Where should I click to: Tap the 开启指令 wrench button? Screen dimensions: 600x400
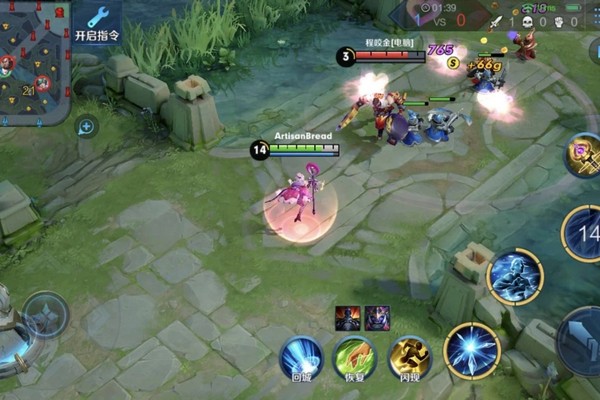pyautogui.click(x=97, y=22)
